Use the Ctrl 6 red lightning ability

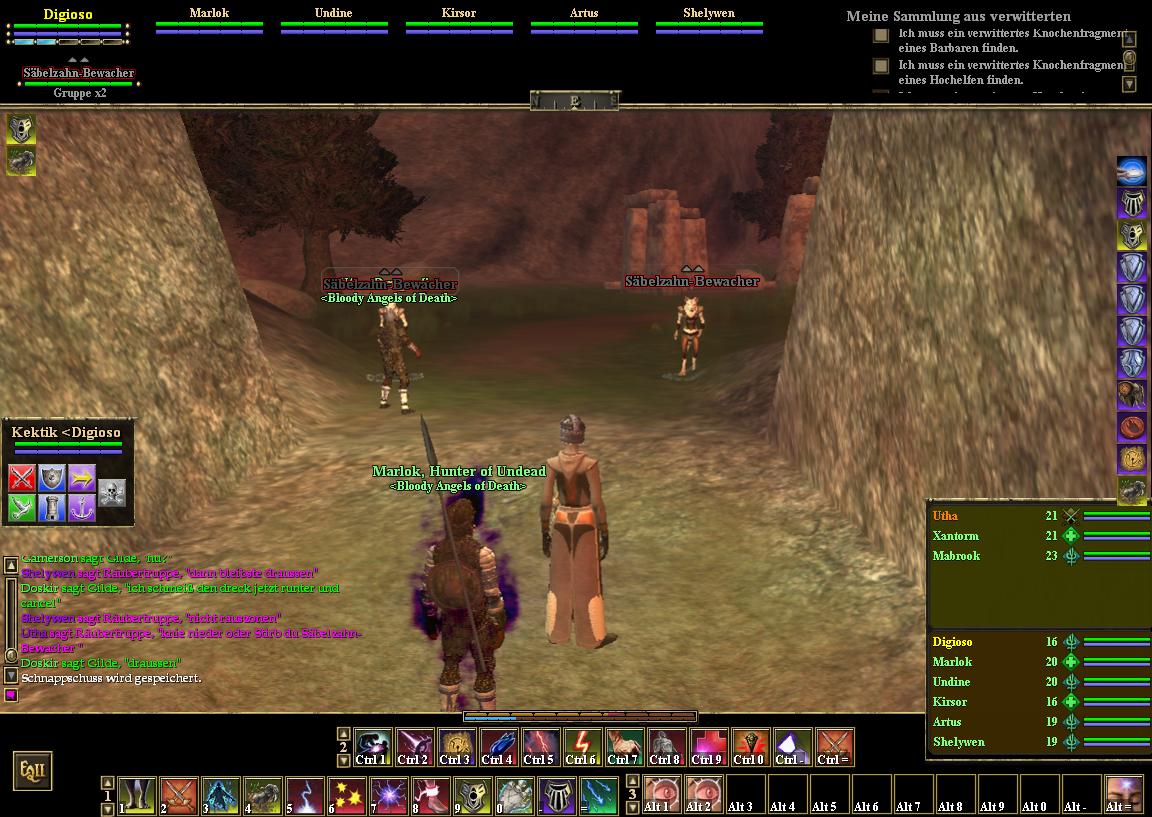point(583,747)
